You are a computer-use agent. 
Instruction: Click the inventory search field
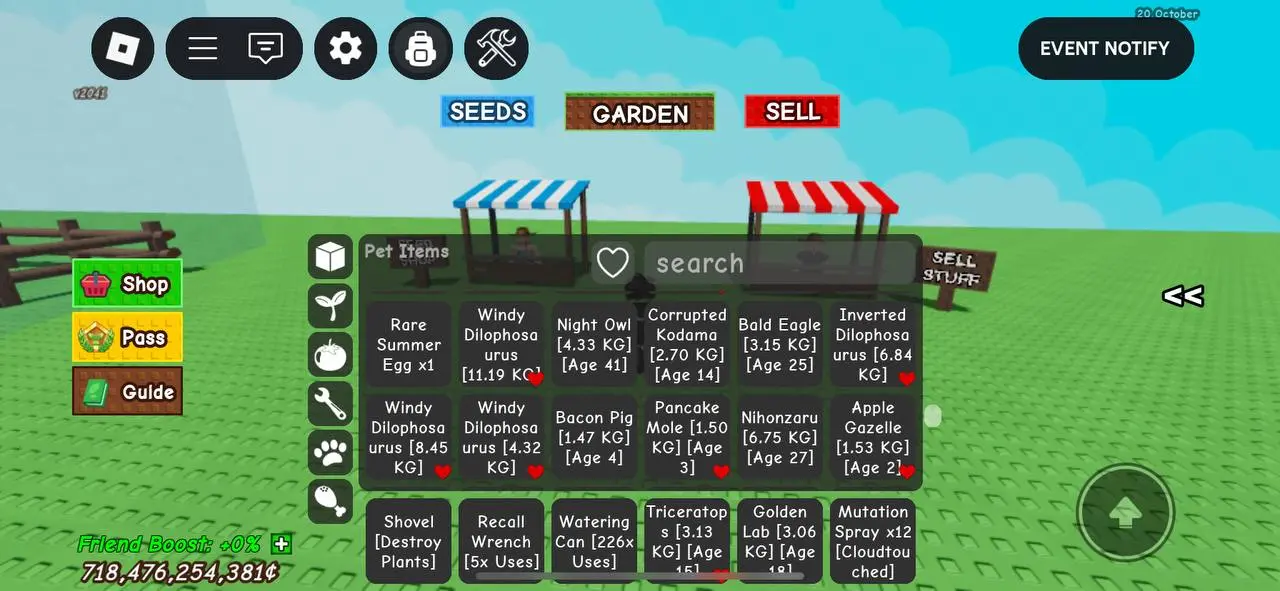click(x=778, y=264)
